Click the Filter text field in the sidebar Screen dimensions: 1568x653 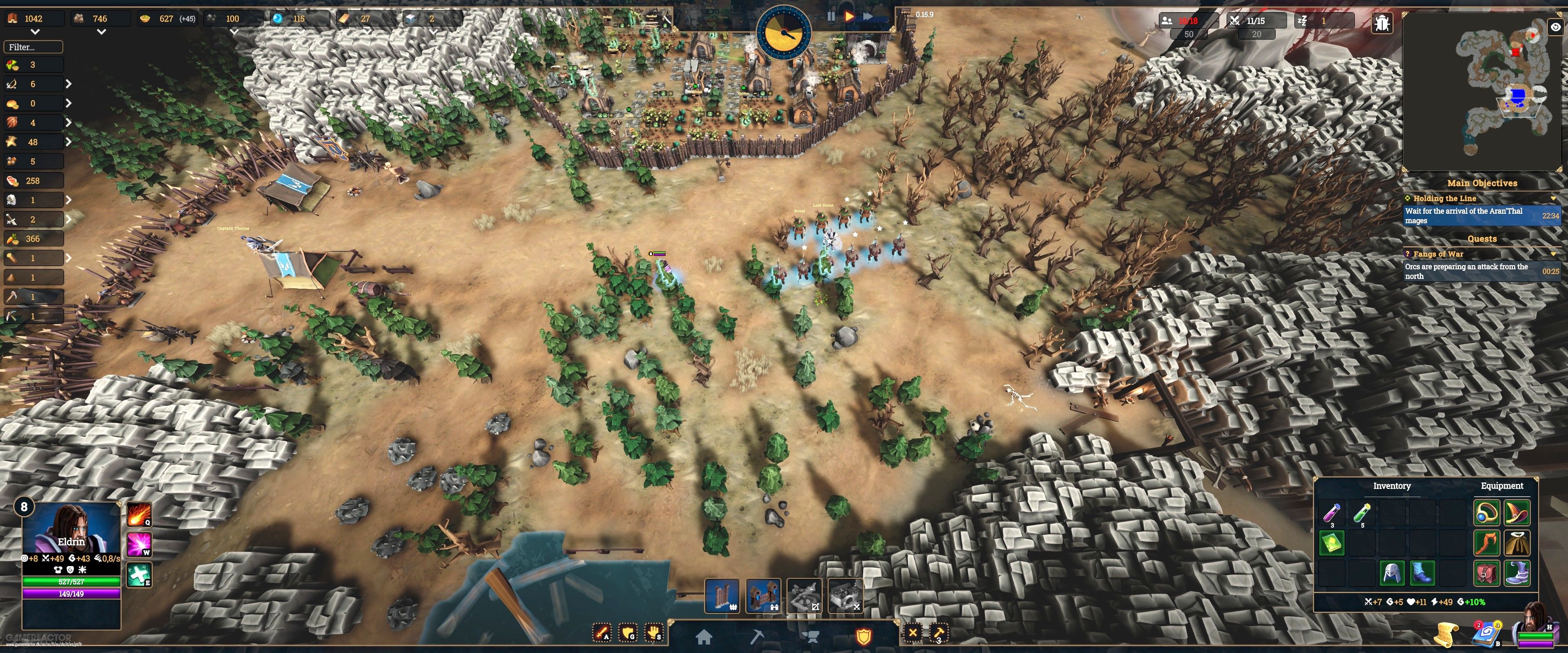(x=33, y=46)
